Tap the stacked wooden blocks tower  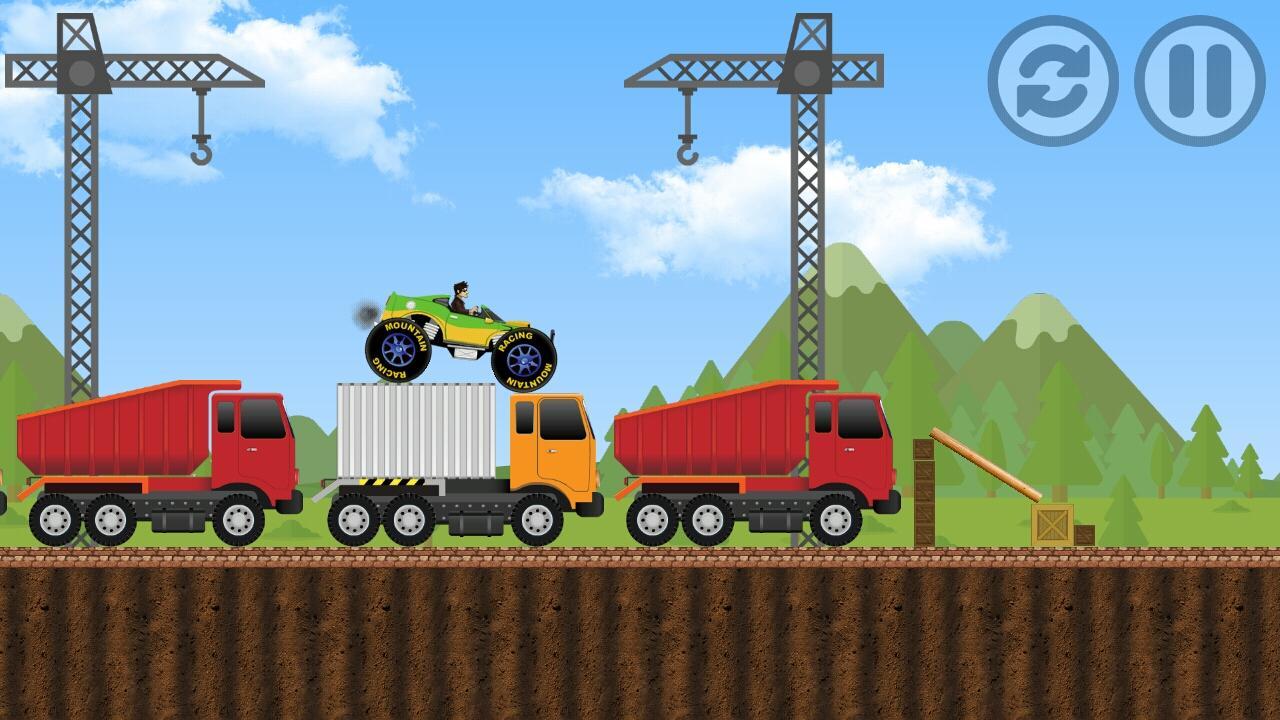pyautogui.click(x=925, y=490)
